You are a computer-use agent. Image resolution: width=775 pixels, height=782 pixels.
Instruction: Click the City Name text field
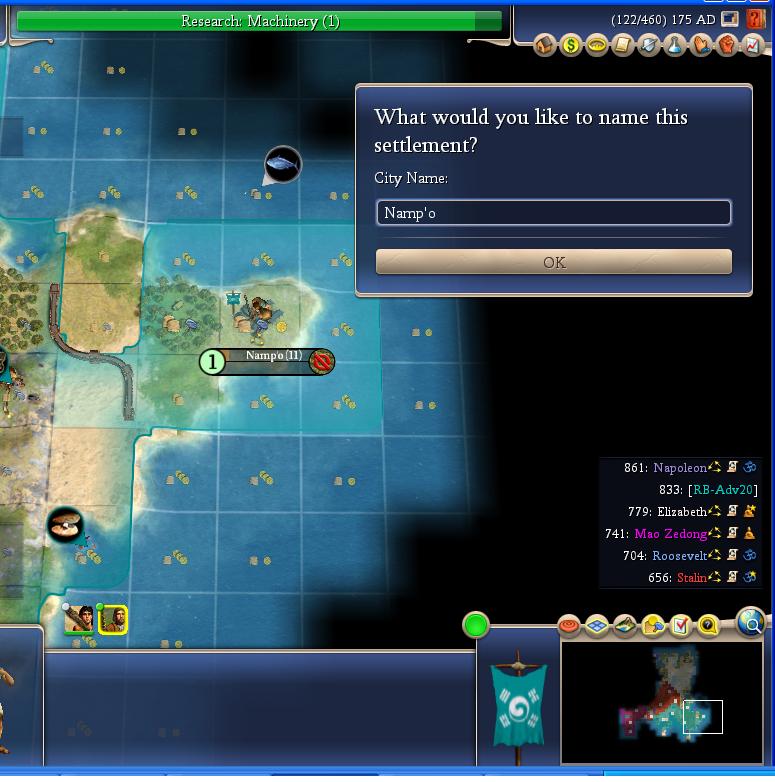pyautogui.click(x=553, y=213)
